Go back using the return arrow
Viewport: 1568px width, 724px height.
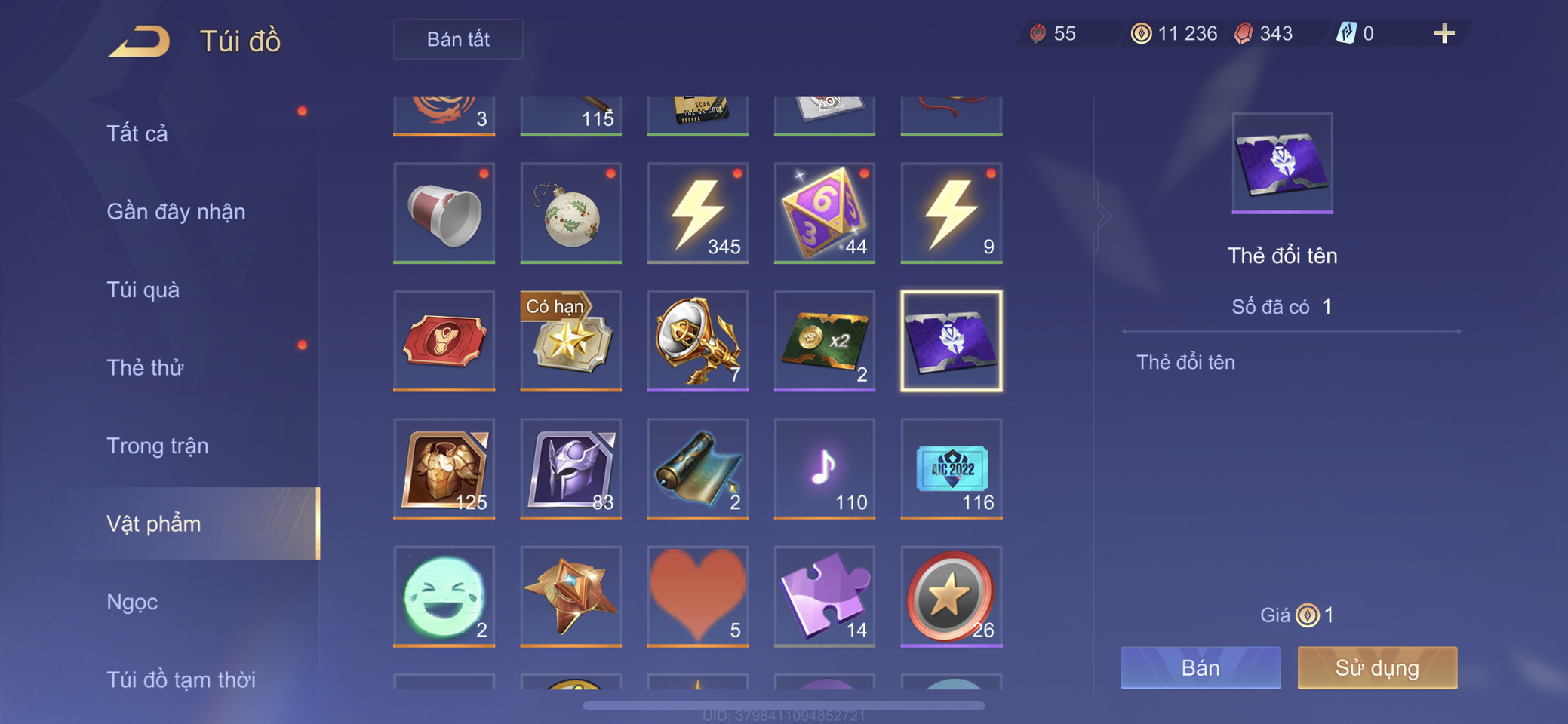tap(140, 41)
